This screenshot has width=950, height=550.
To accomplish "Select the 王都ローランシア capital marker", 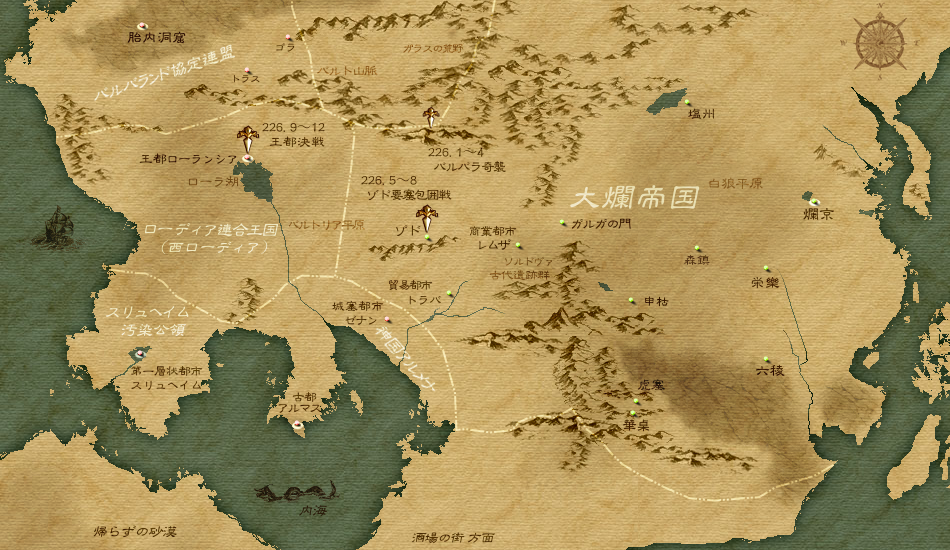I will tap(246, 157).
